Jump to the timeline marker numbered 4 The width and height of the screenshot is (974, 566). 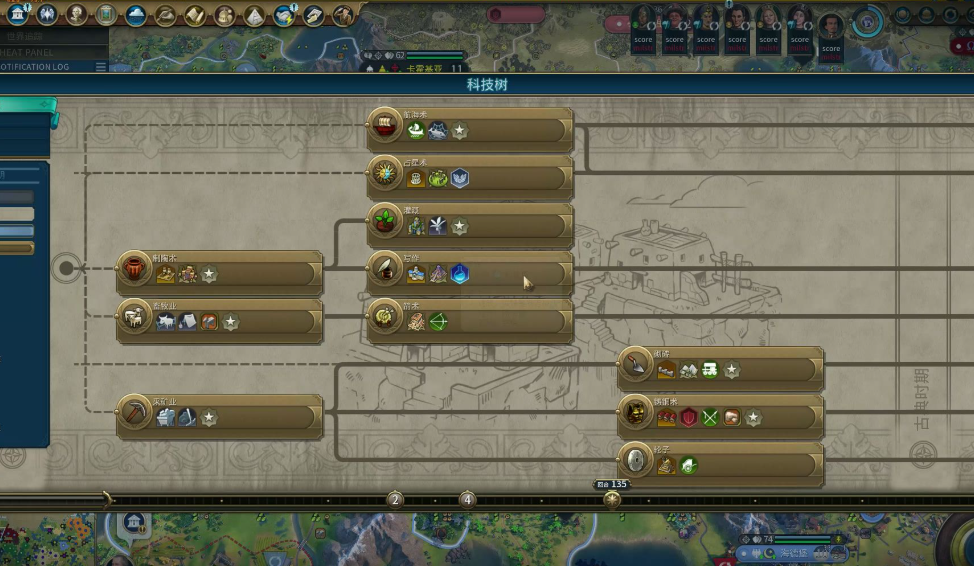tap(467, 499)
